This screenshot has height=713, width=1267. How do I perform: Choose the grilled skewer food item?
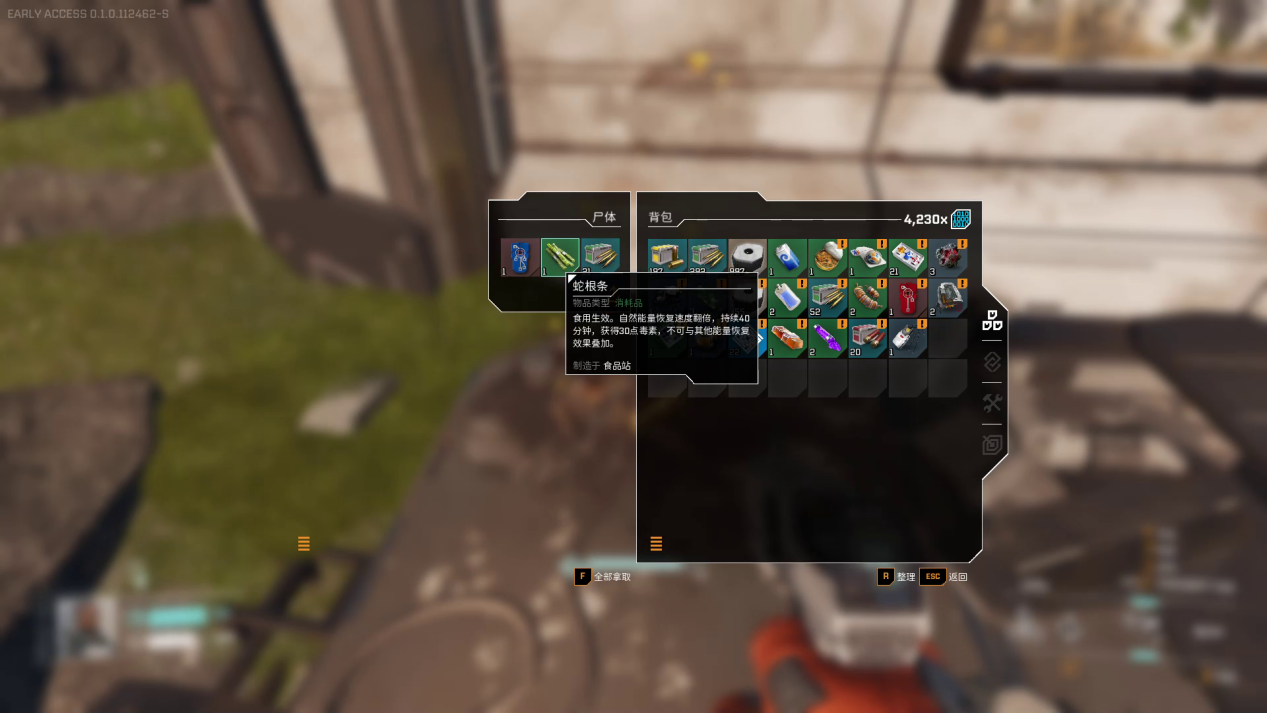(867, 297)
